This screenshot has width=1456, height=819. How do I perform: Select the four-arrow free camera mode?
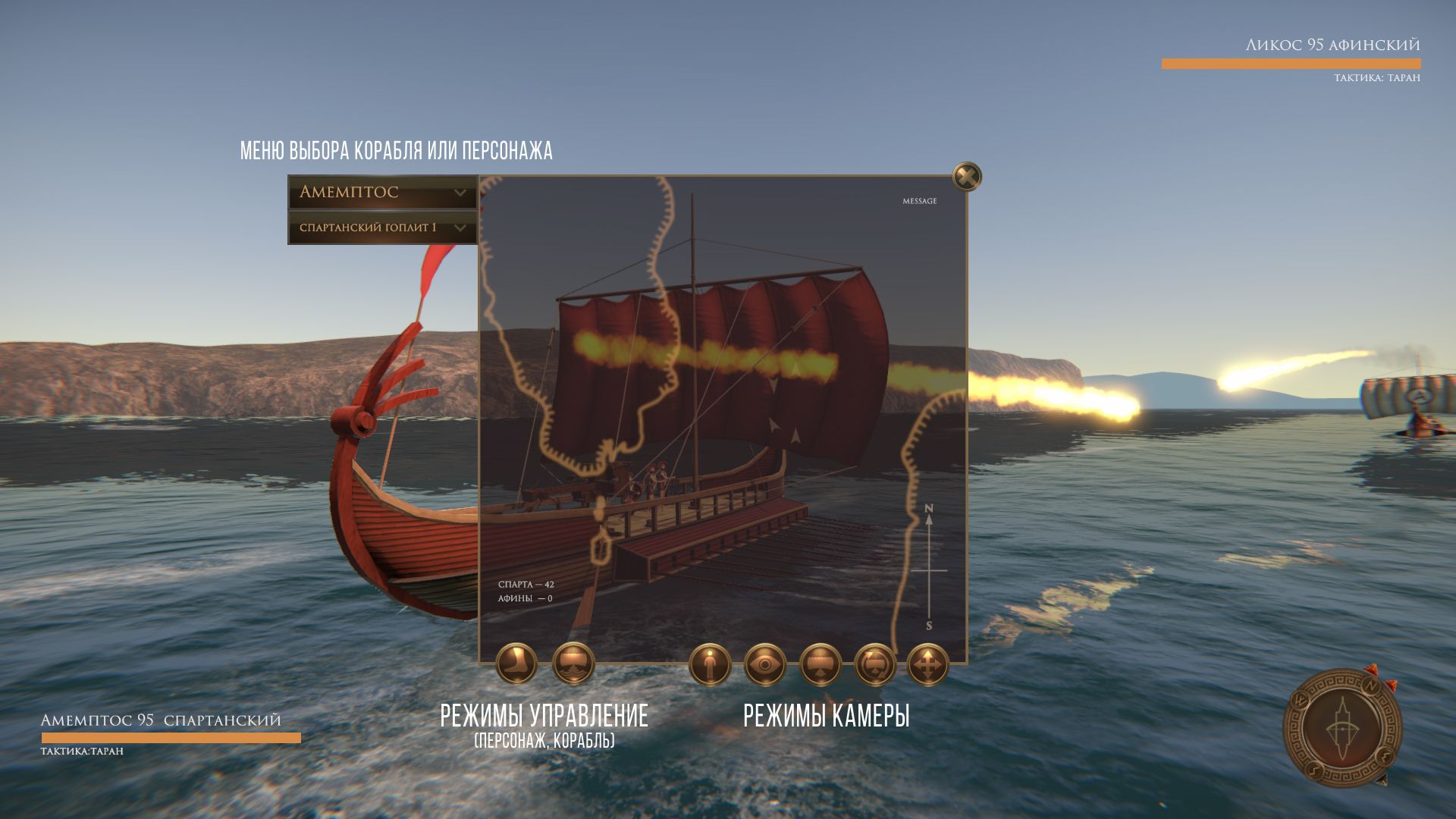[x=928, y=665]
